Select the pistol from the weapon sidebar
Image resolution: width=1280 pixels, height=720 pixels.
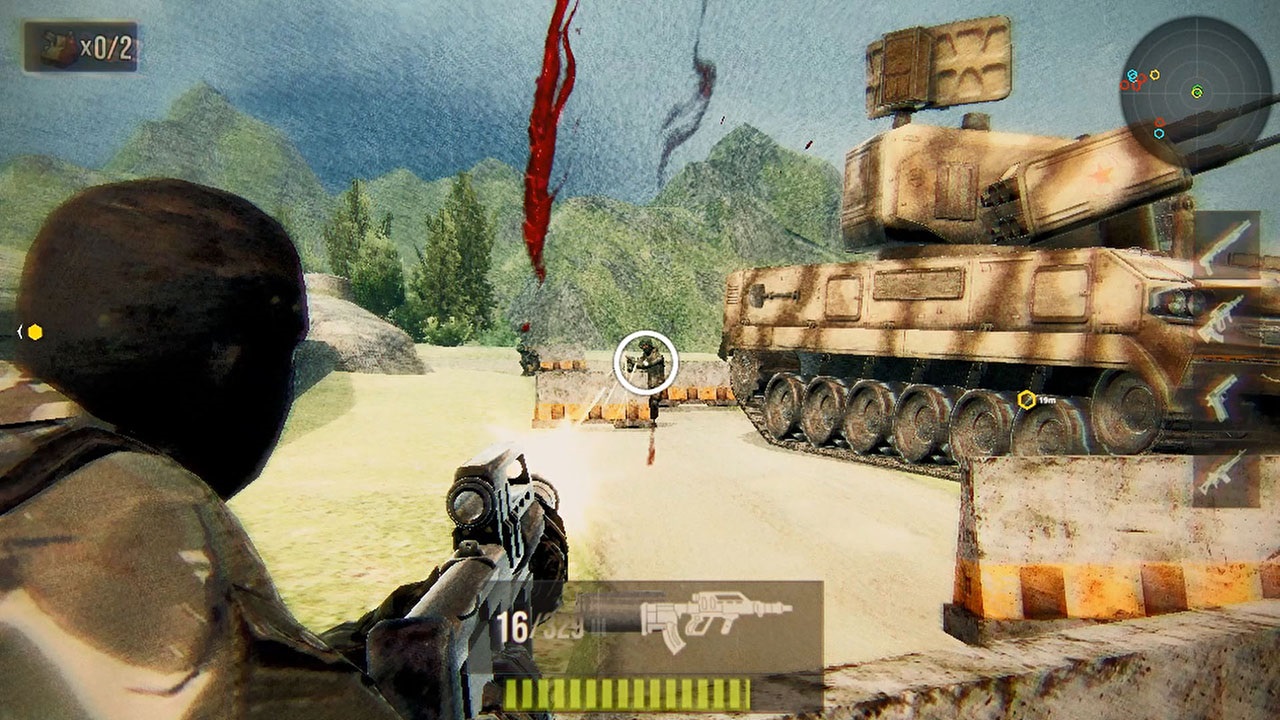(1222, 398)
